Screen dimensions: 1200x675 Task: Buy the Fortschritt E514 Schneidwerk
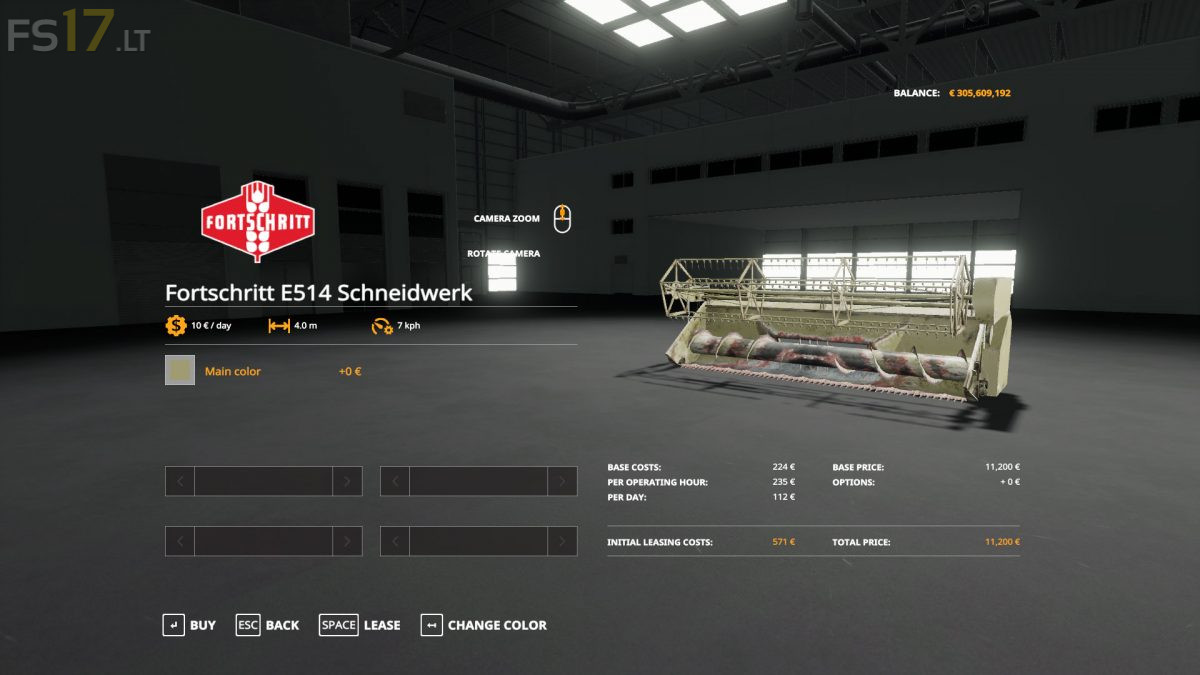point(190,625)
